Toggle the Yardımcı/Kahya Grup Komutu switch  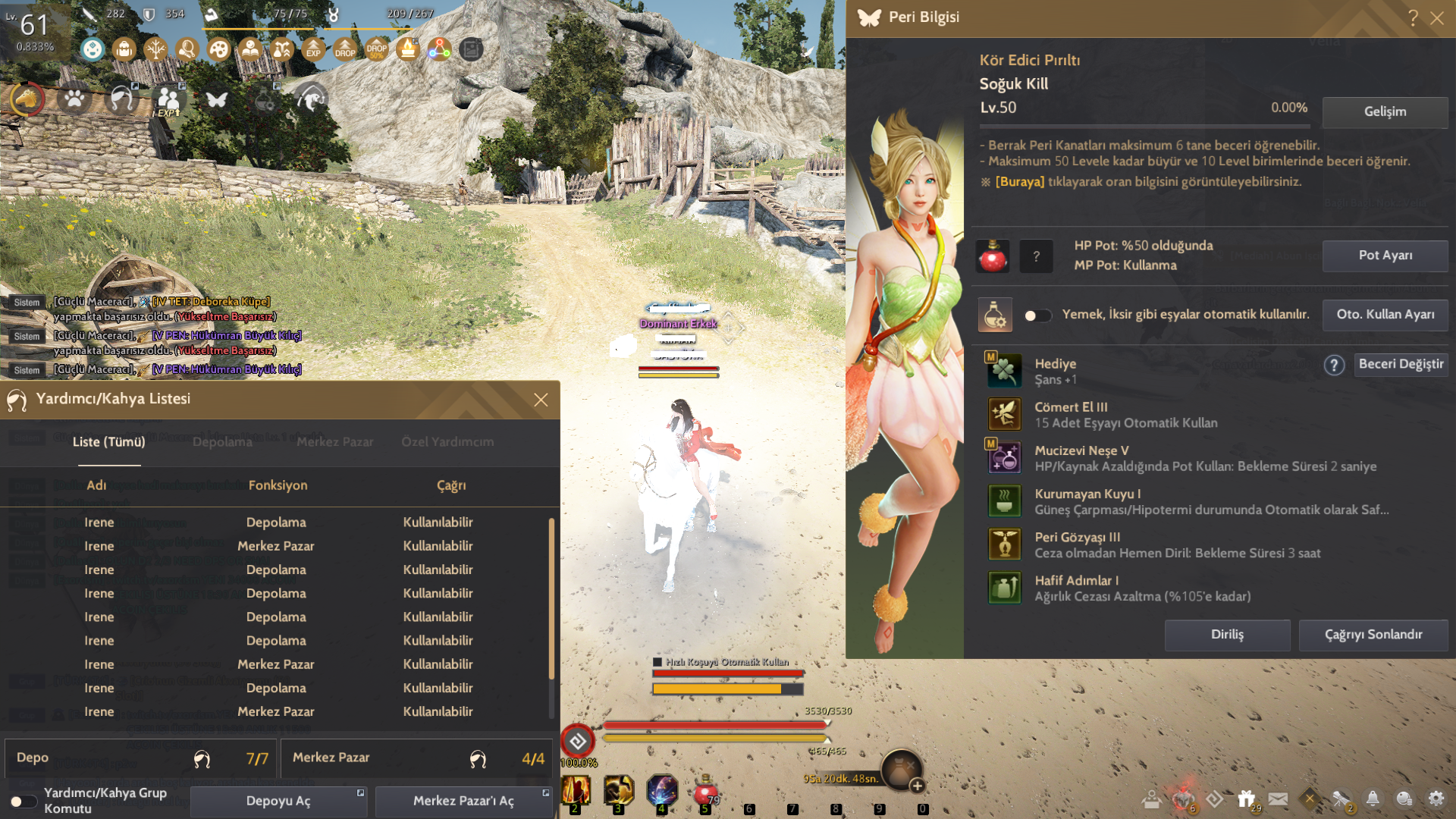point(23,801)
